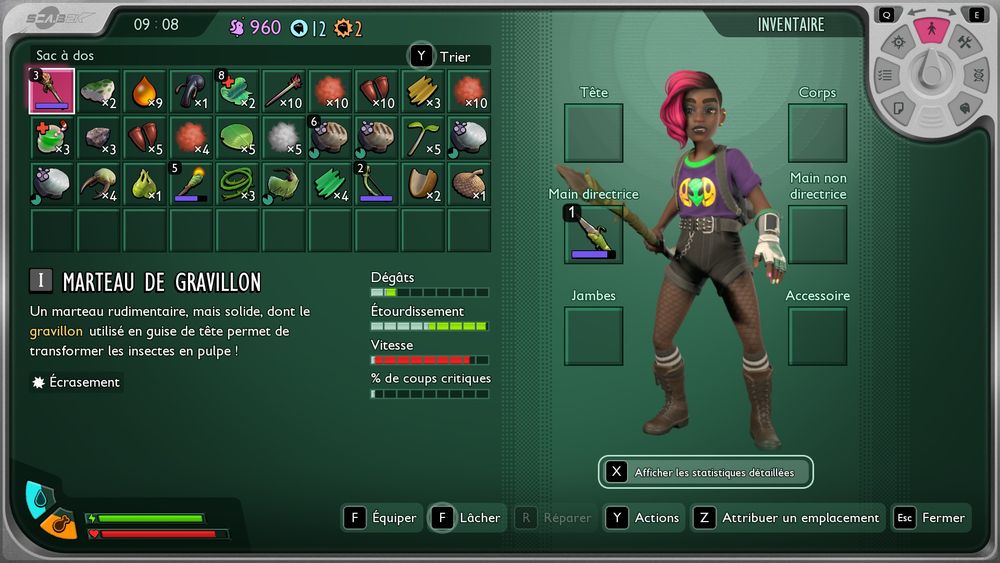Drop the item using Lâcher

click(467, 518)
